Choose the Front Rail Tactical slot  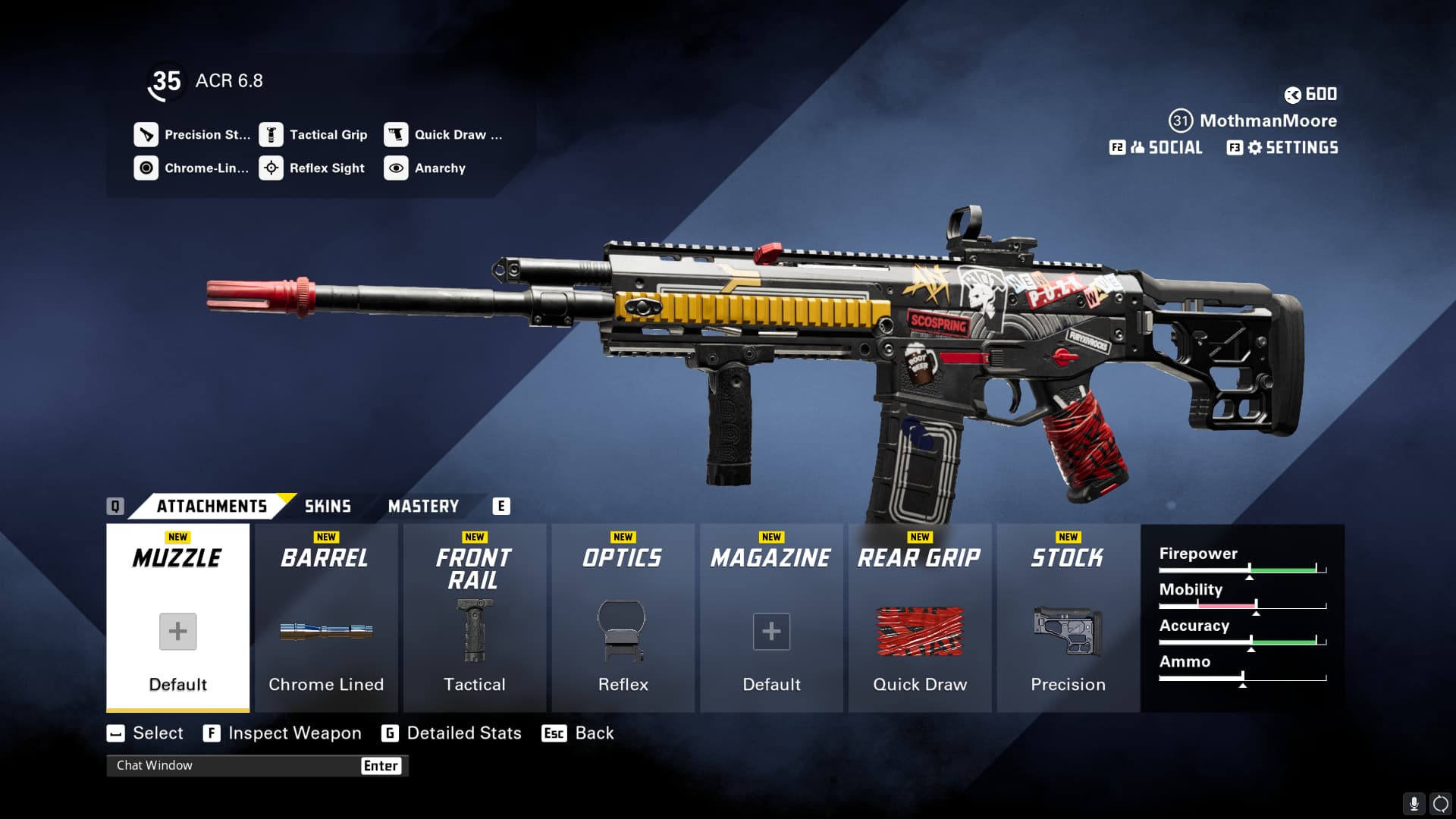click(x=475, y=618)
